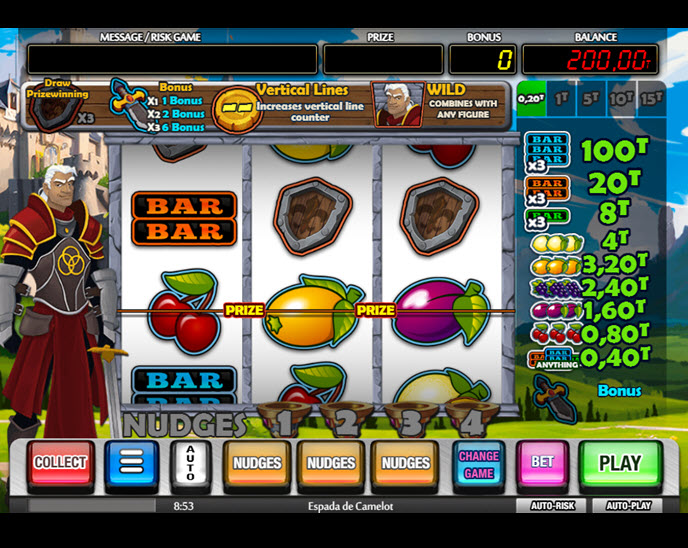
Task: Click the red COLLECT button
Action: 60,463
